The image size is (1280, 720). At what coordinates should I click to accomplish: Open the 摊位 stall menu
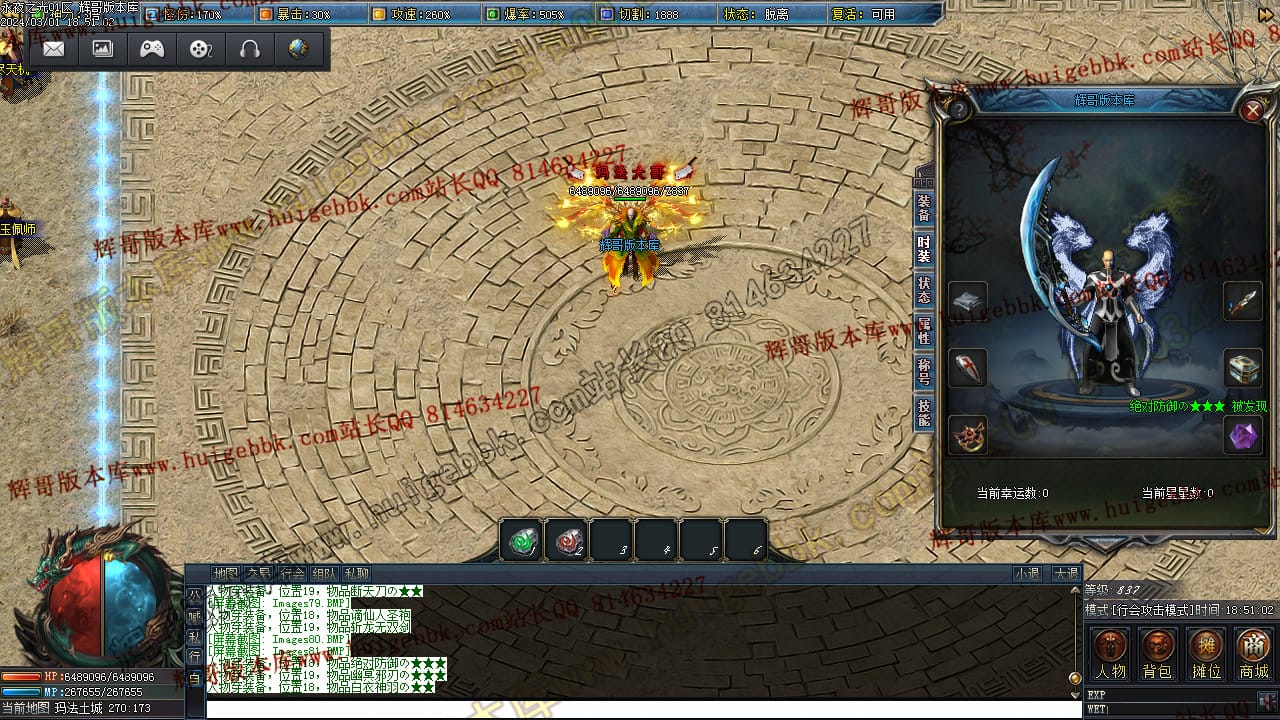click(x=1206, y=654)
